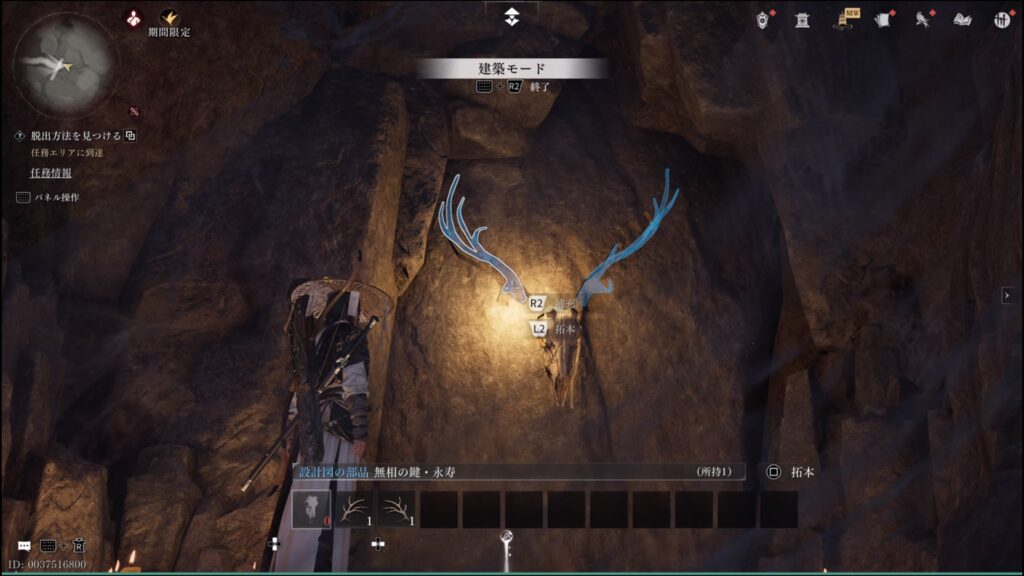Toggle the top center collapse arrow
Image resolution: width=1024 pixels, height=576 pixels.
(x=512, y=15)
